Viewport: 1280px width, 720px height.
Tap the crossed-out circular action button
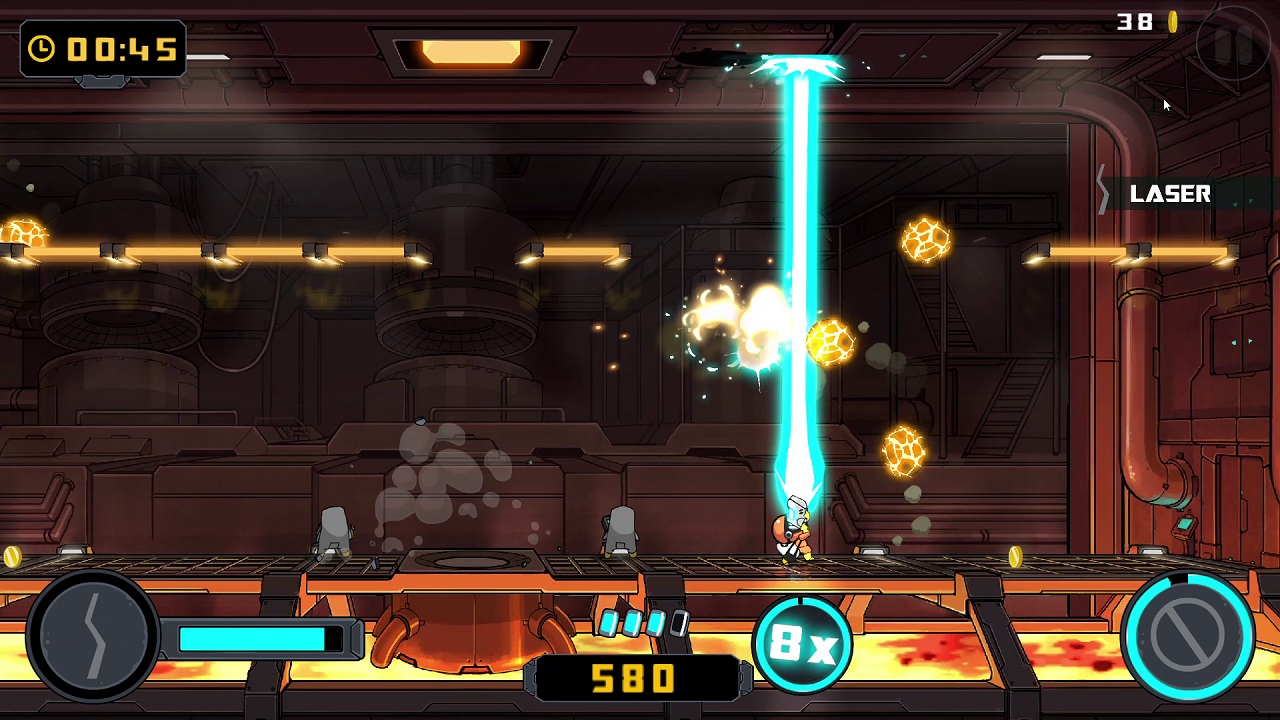pyautogui.click(x=1188, y=635)
